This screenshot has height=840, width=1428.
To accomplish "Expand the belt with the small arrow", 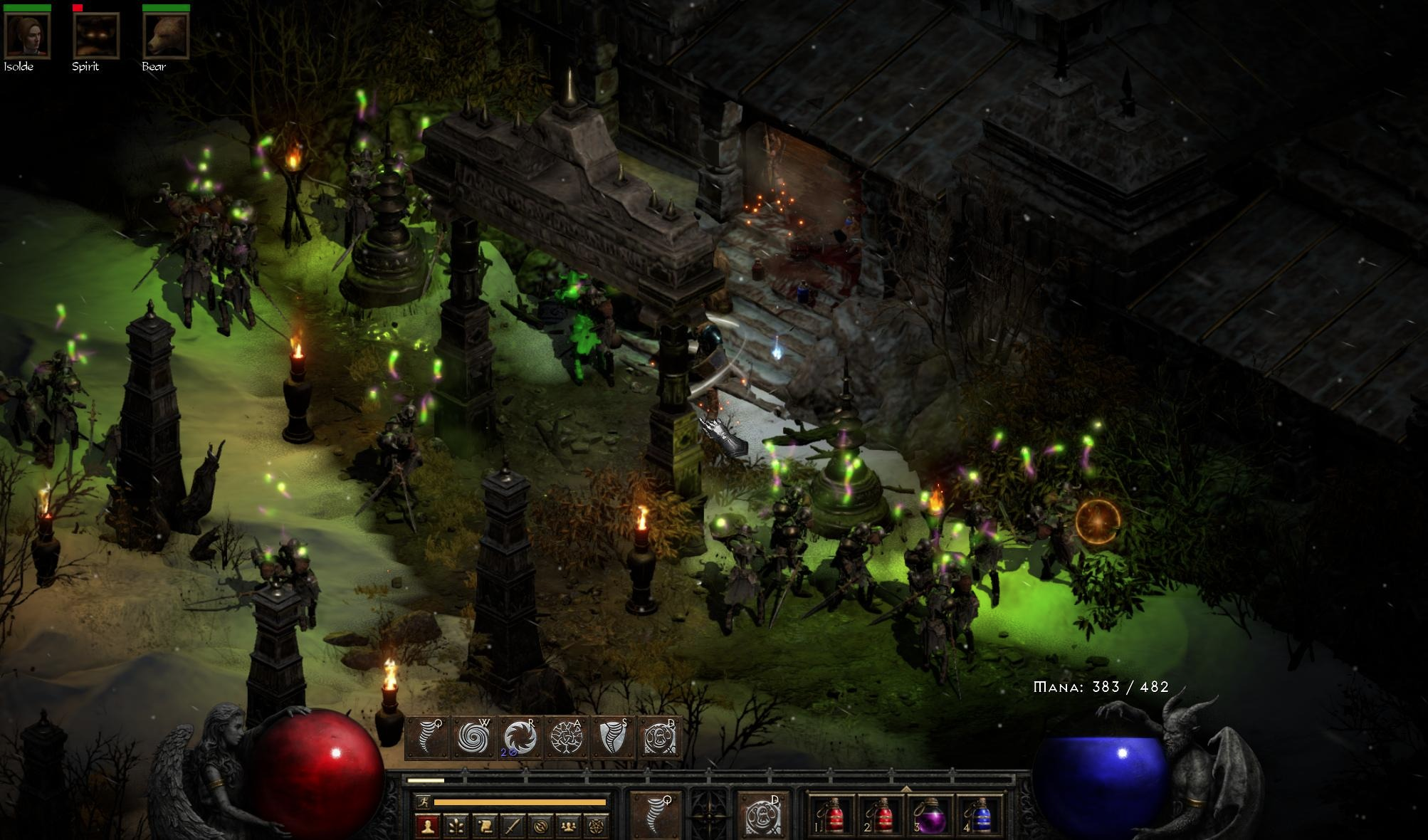I will [x=905, y=789].
